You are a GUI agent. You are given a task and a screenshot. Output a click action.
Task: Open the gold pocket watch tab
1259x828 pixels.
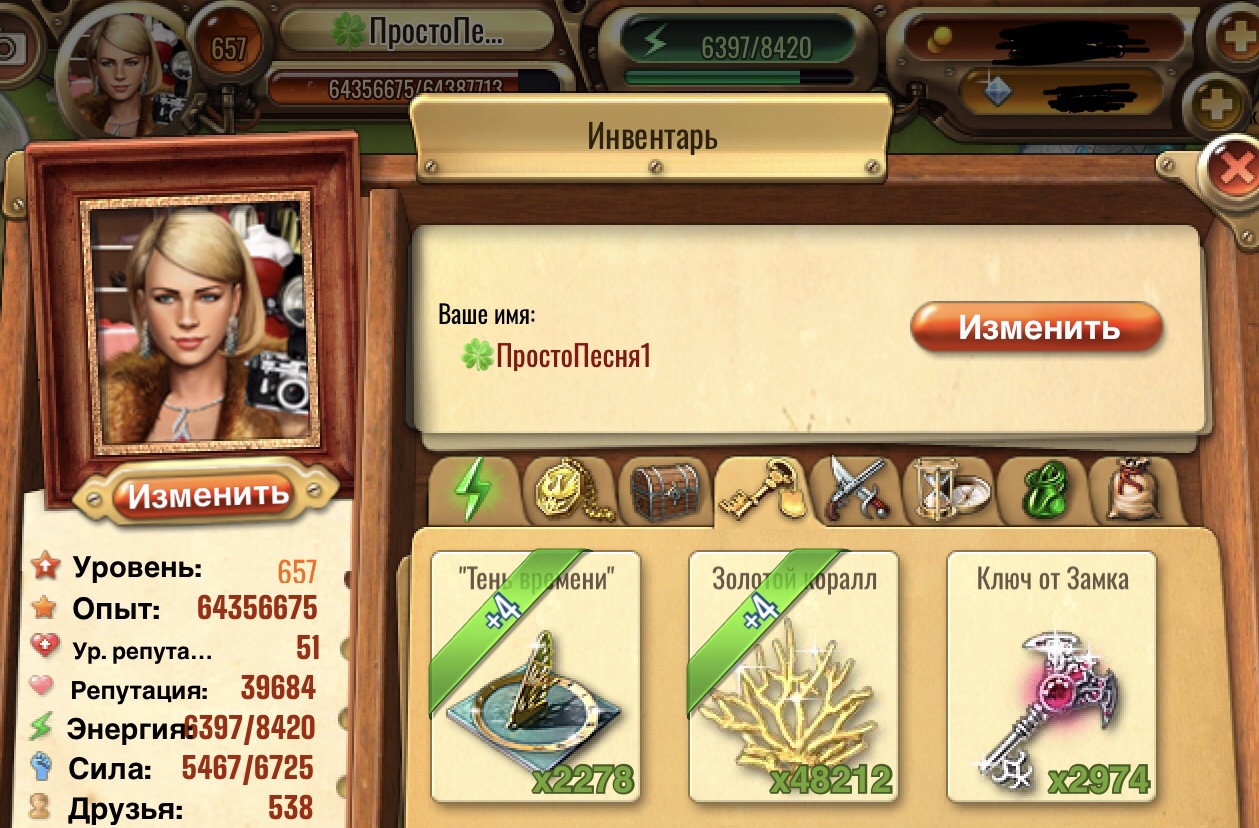567,491
